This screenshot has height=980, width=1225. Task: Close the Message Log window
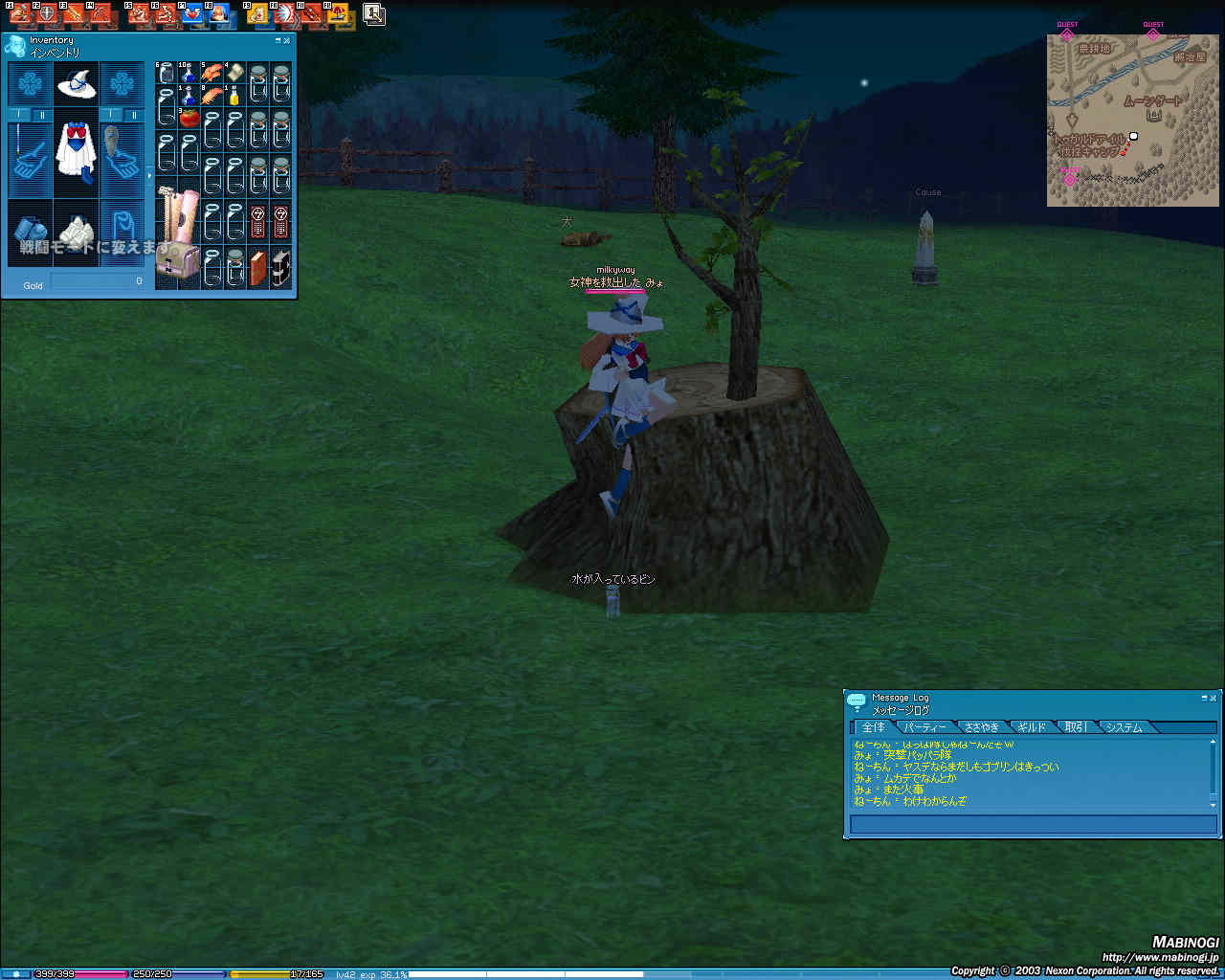pyautogui.click(x=1214, y=698)
